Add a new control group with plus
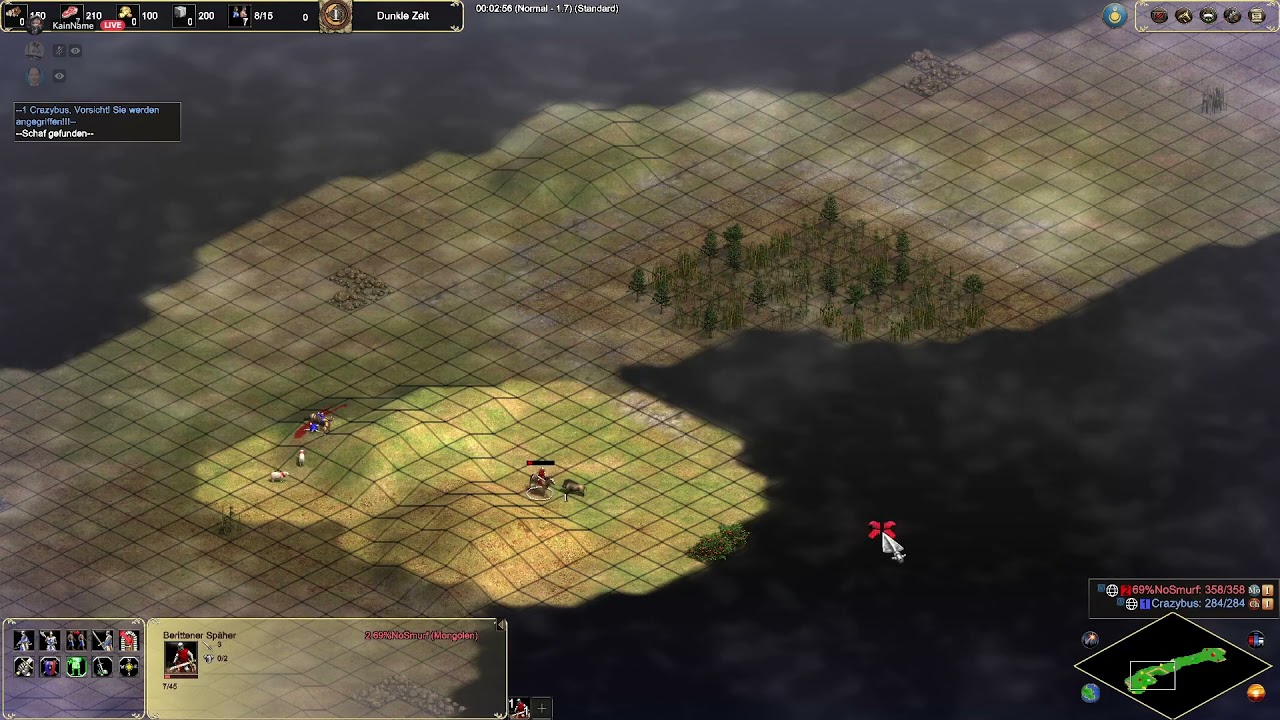This screenshot has height=720, width=1280. pyautogui.click(x=542, y=708)
